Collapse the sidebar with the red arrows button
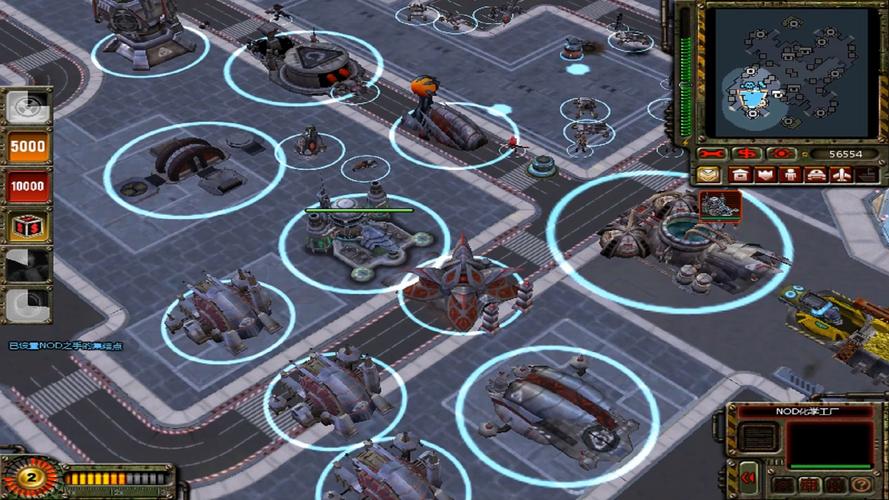889x500 pixels. point(749,478)
